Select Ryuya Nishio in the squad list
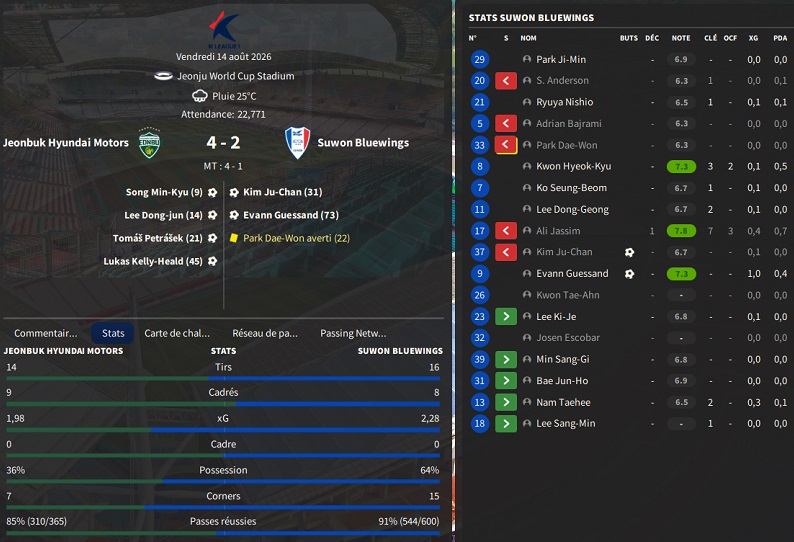Screen dimensions: 794x542 coord(564,102)
